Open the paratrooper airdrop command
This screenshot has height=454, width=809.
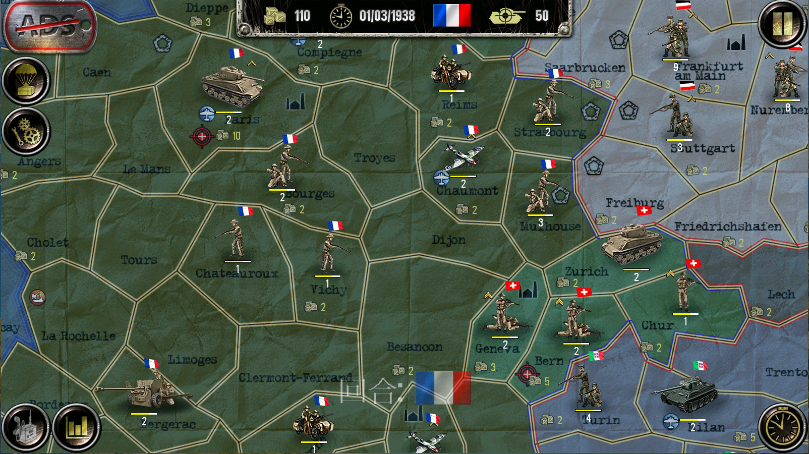click(x=24, y=81)
